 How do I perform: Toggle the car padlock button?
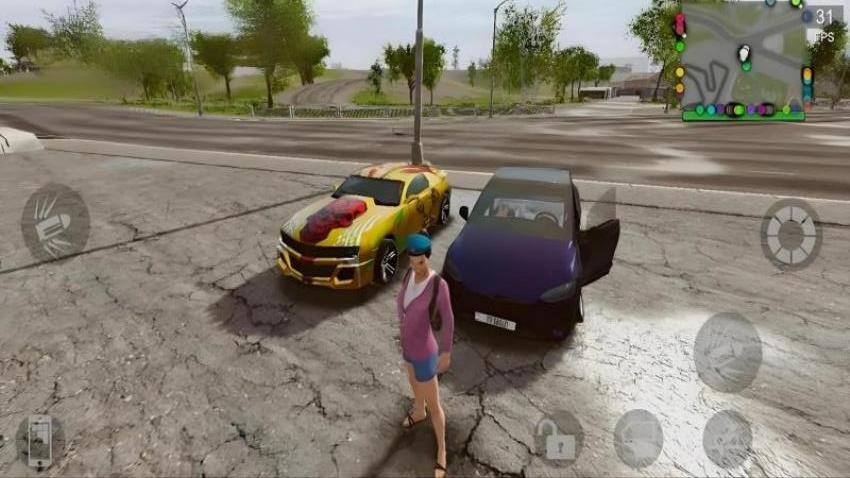tap(558, 437)
